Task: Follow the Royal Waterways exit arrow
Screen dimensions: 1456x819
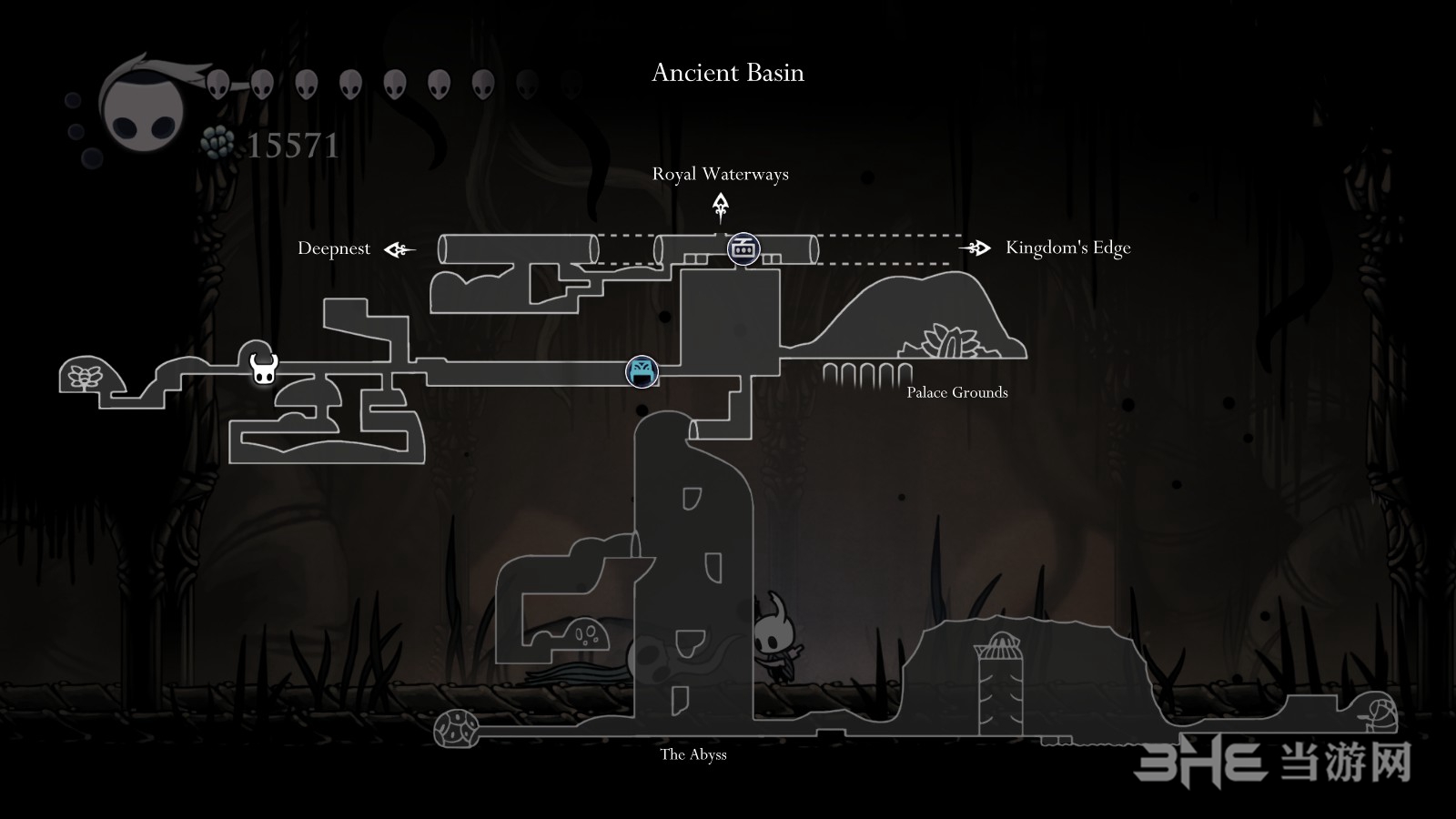Action: pyautogui.click(x=721, y=208)
